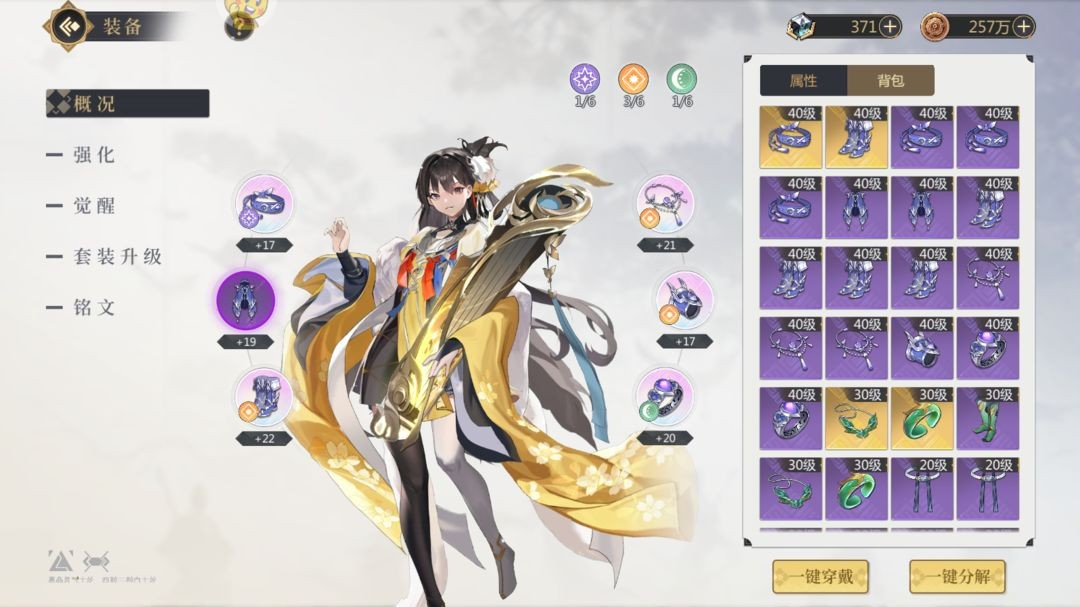
Task: Switch to the 属性 tab
Action: point(803,81)
